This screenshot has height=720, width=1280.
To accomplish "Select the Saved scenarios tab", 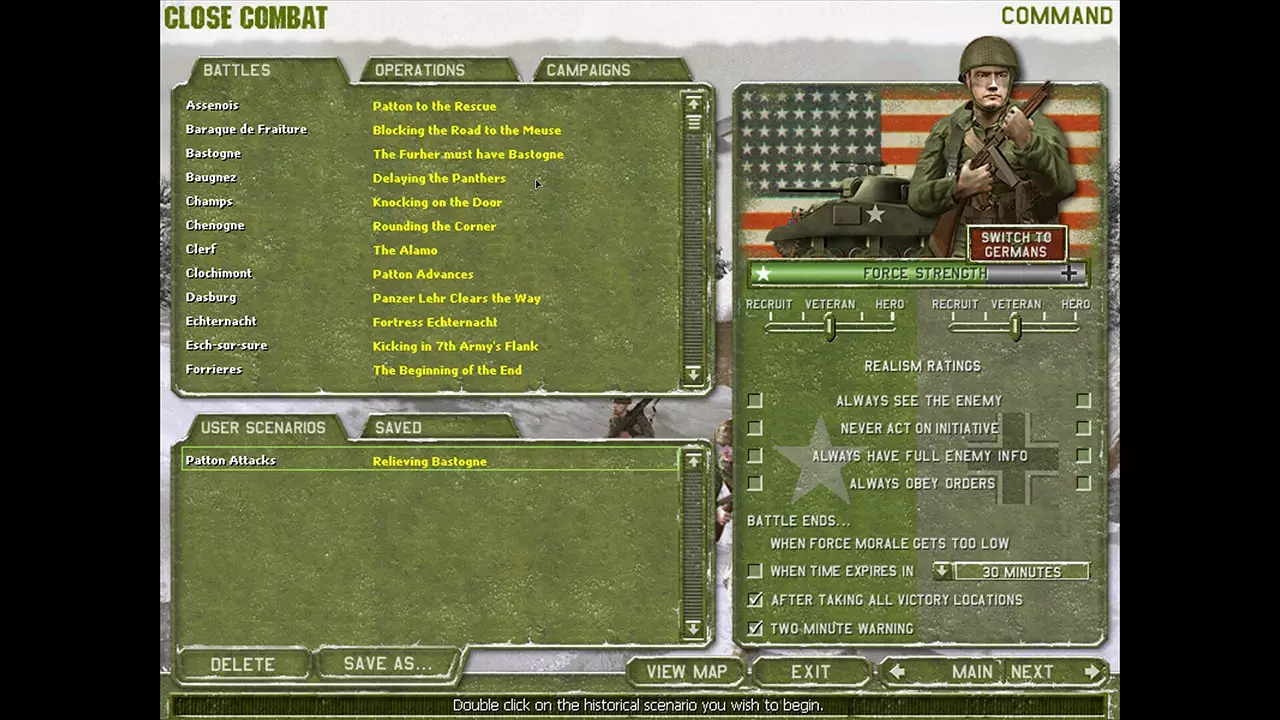I will click(398, 427).
